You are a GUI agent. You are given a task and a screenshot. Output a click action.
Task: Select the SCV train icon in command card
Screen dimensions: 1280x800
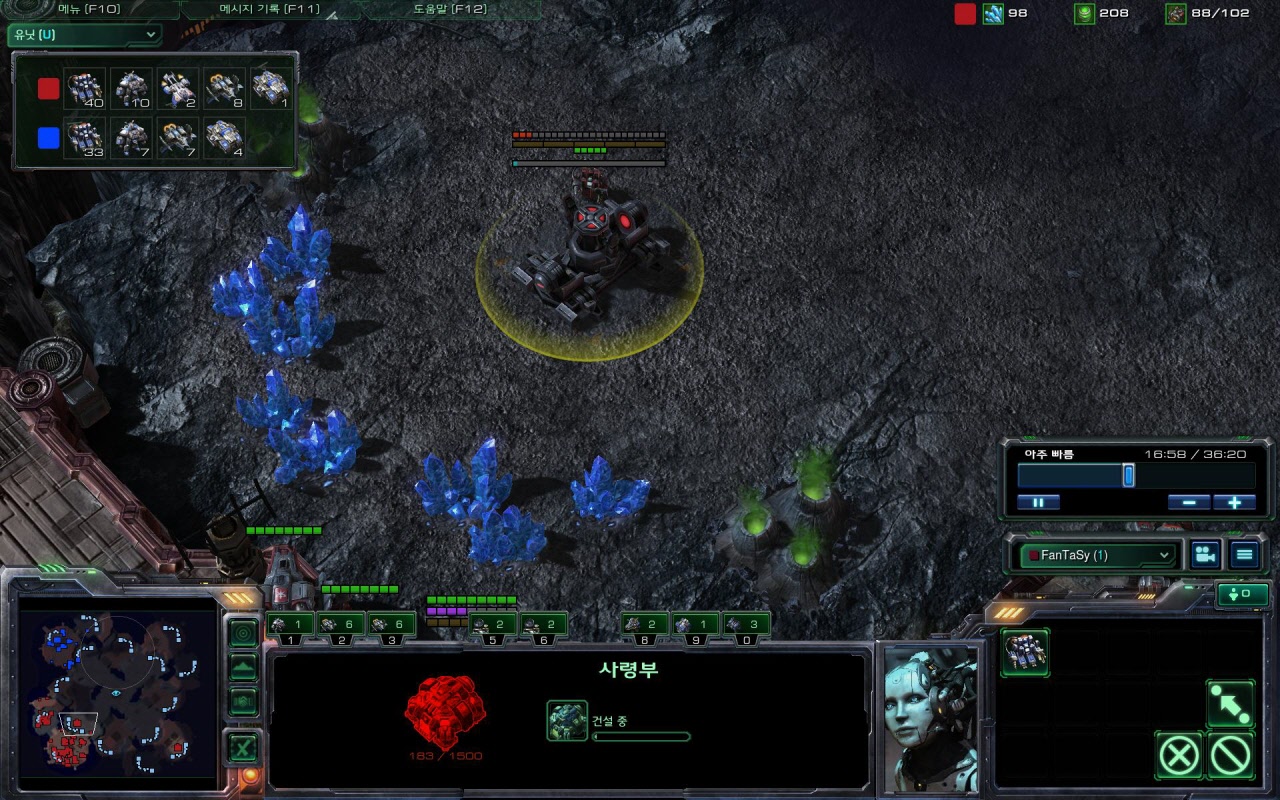(1025, 652)
